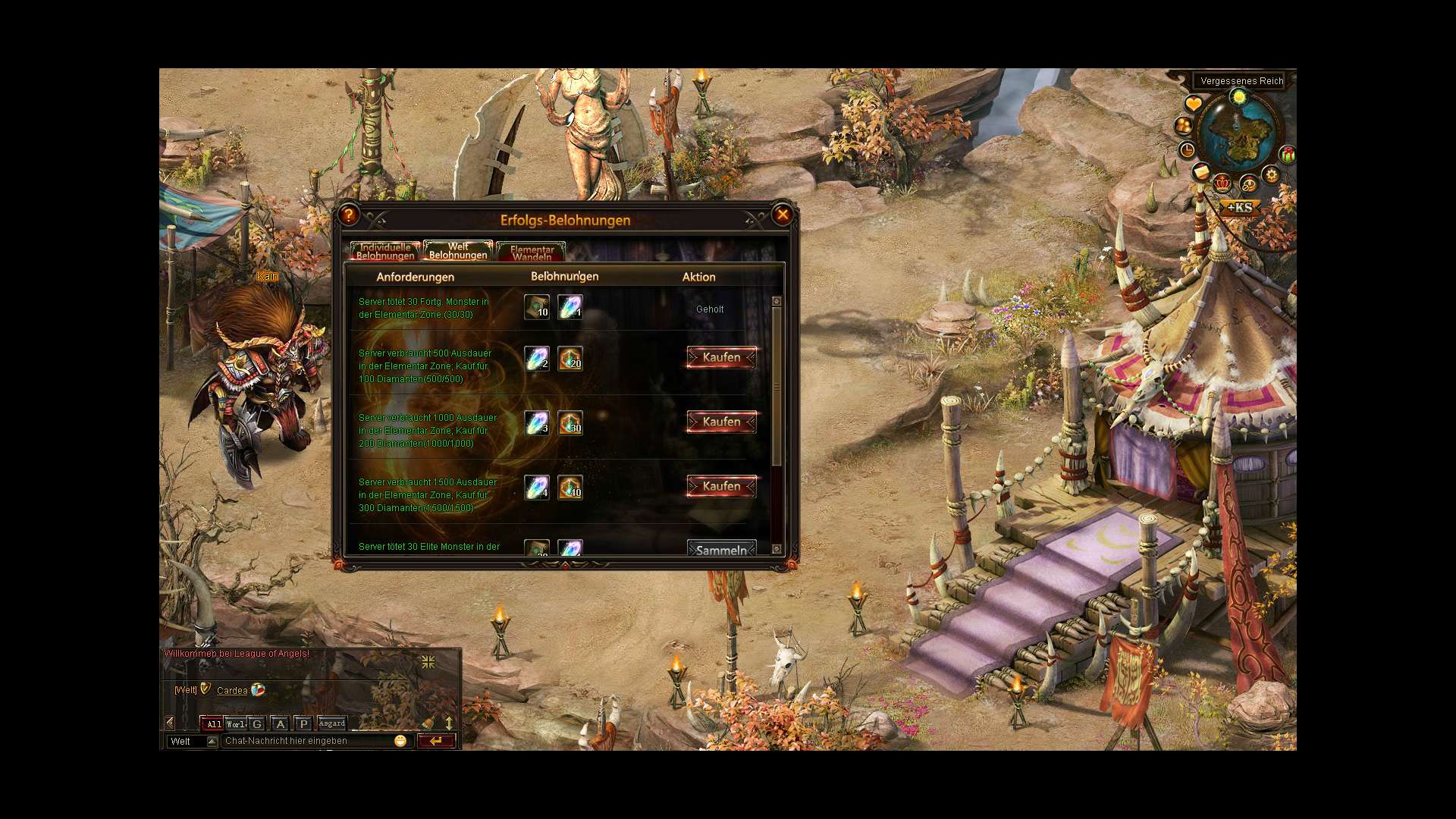Click the gift box icon beside minimap

click(1287, 155)
